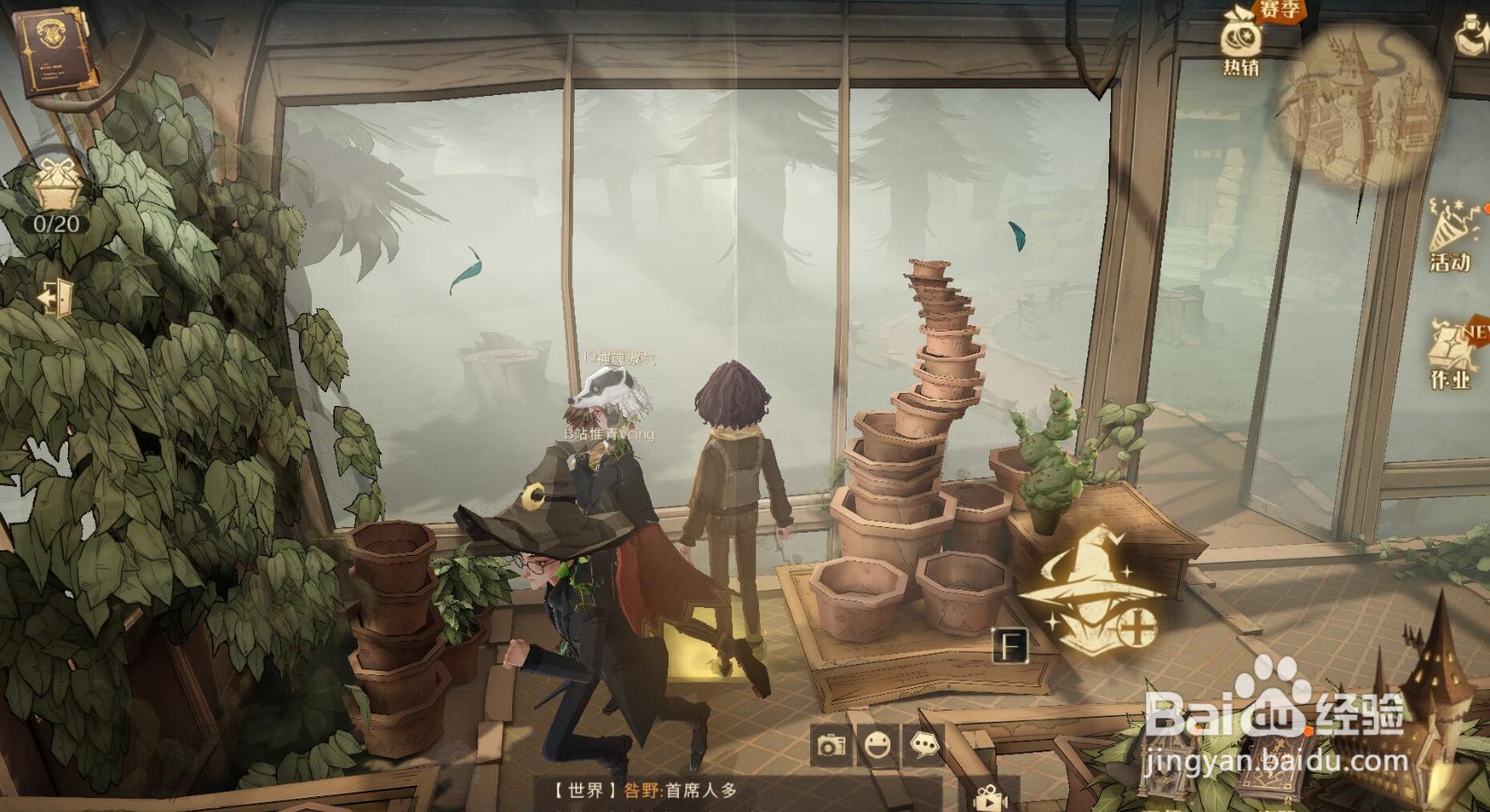1490x812 pixels.
Task: Open the smiley emote menu
Action: point(877,744)
